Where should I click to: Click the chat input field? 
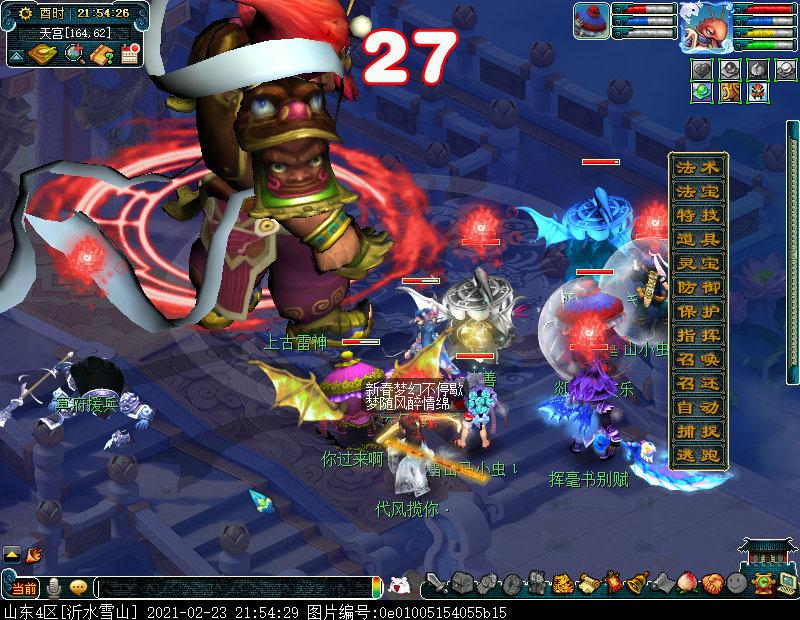pyautogui.click(x=235, y=587)
